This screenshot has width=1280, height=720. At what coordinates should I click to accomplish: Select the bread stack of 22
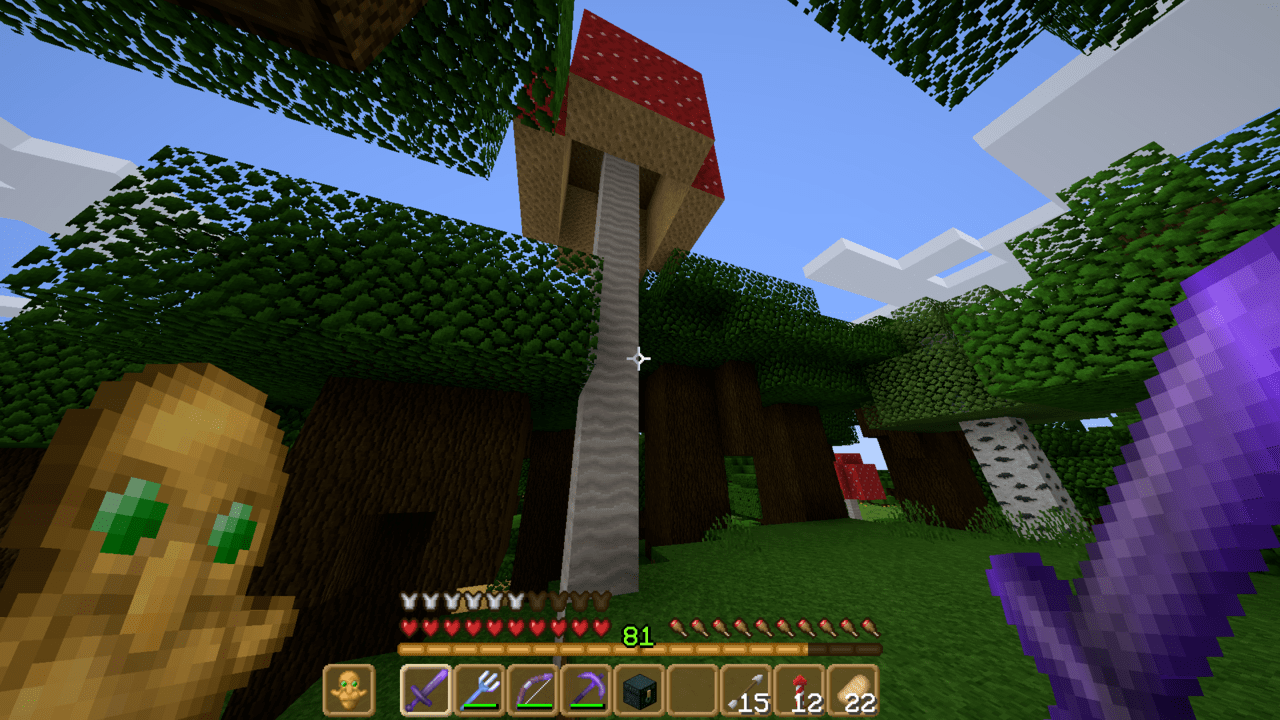tap(853, 689)
